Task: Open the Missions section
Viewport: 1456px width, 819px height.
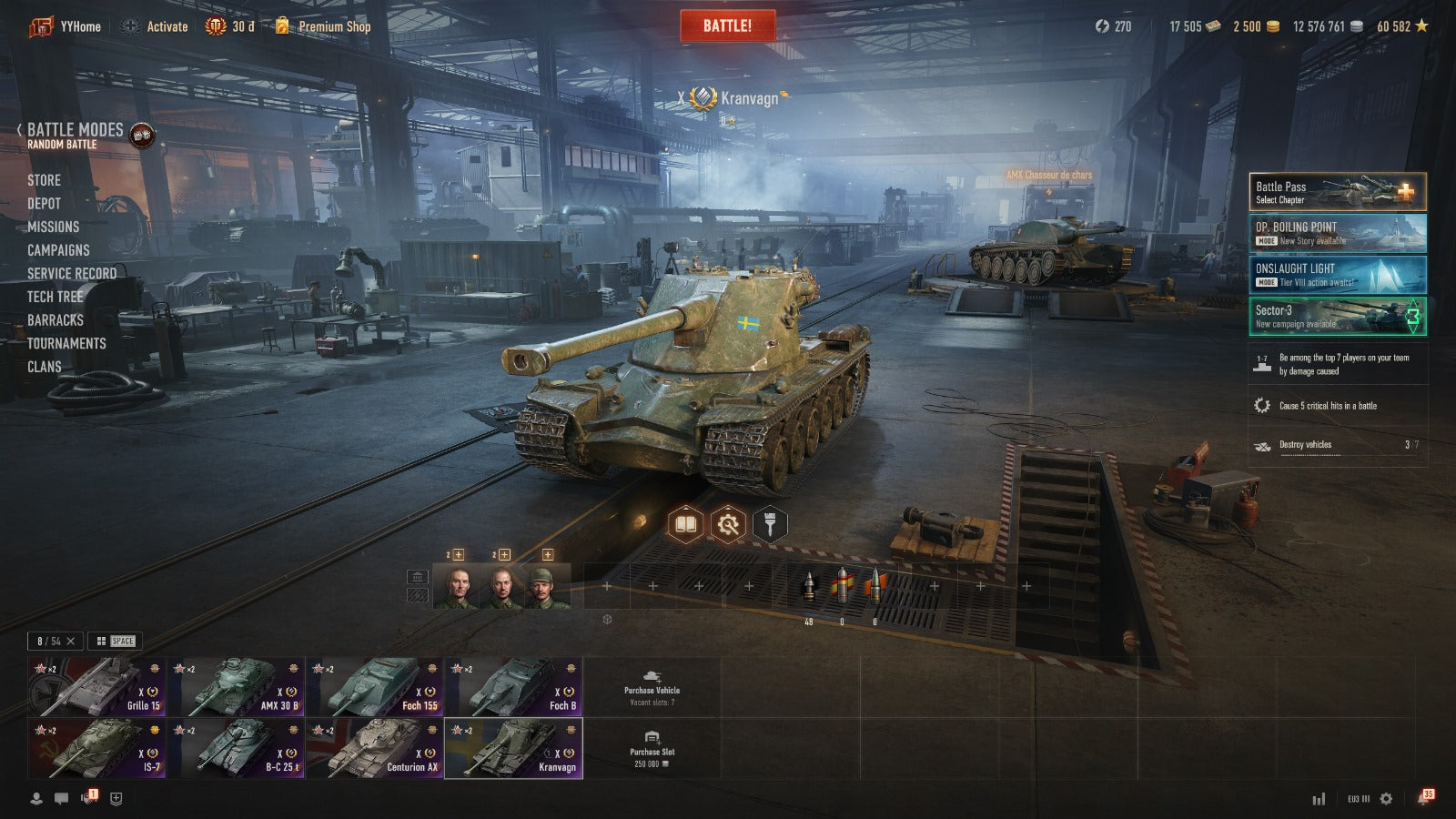Action: 53,227
